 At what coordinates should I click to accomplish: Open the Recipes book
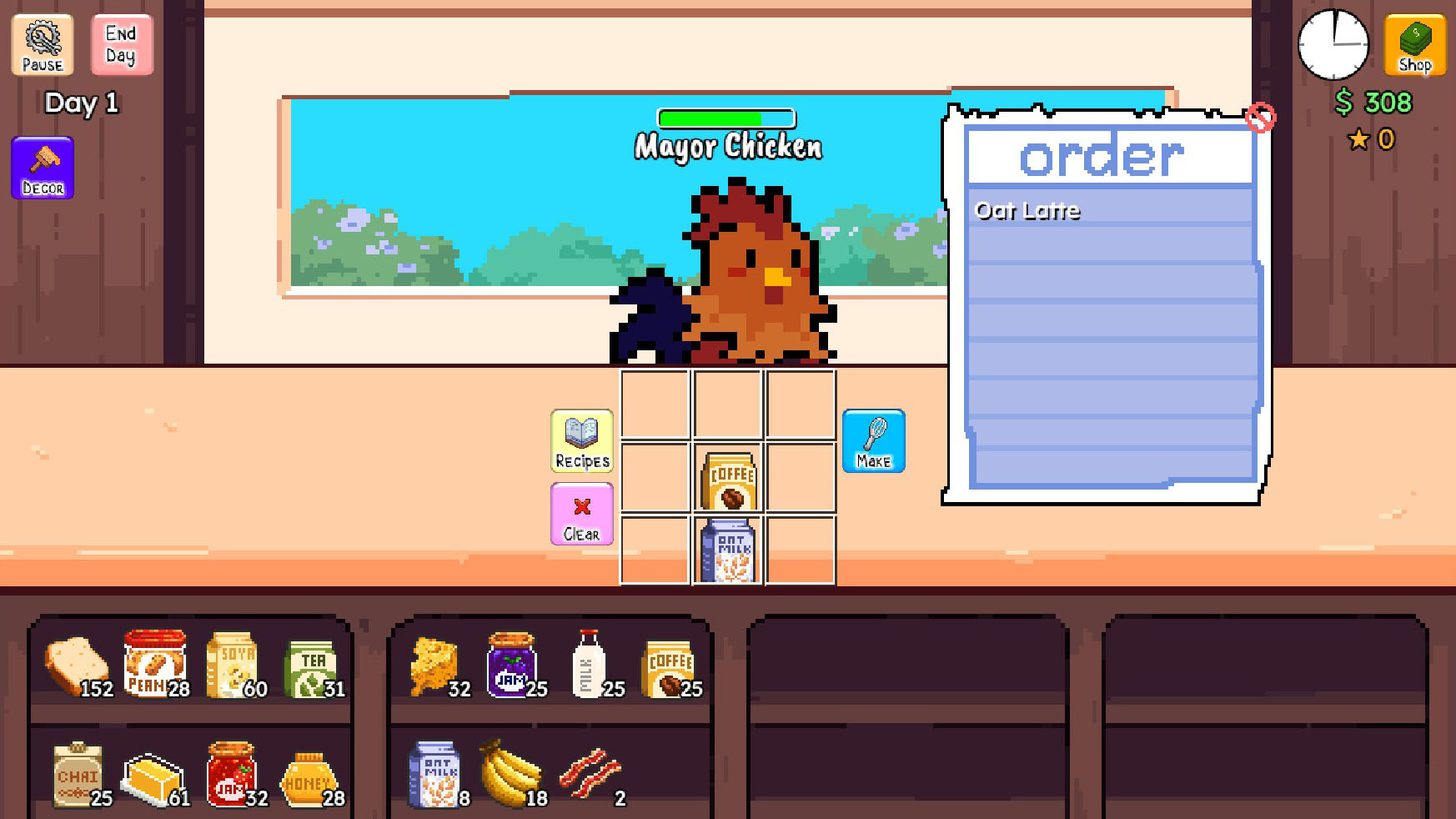click(582, 440)
